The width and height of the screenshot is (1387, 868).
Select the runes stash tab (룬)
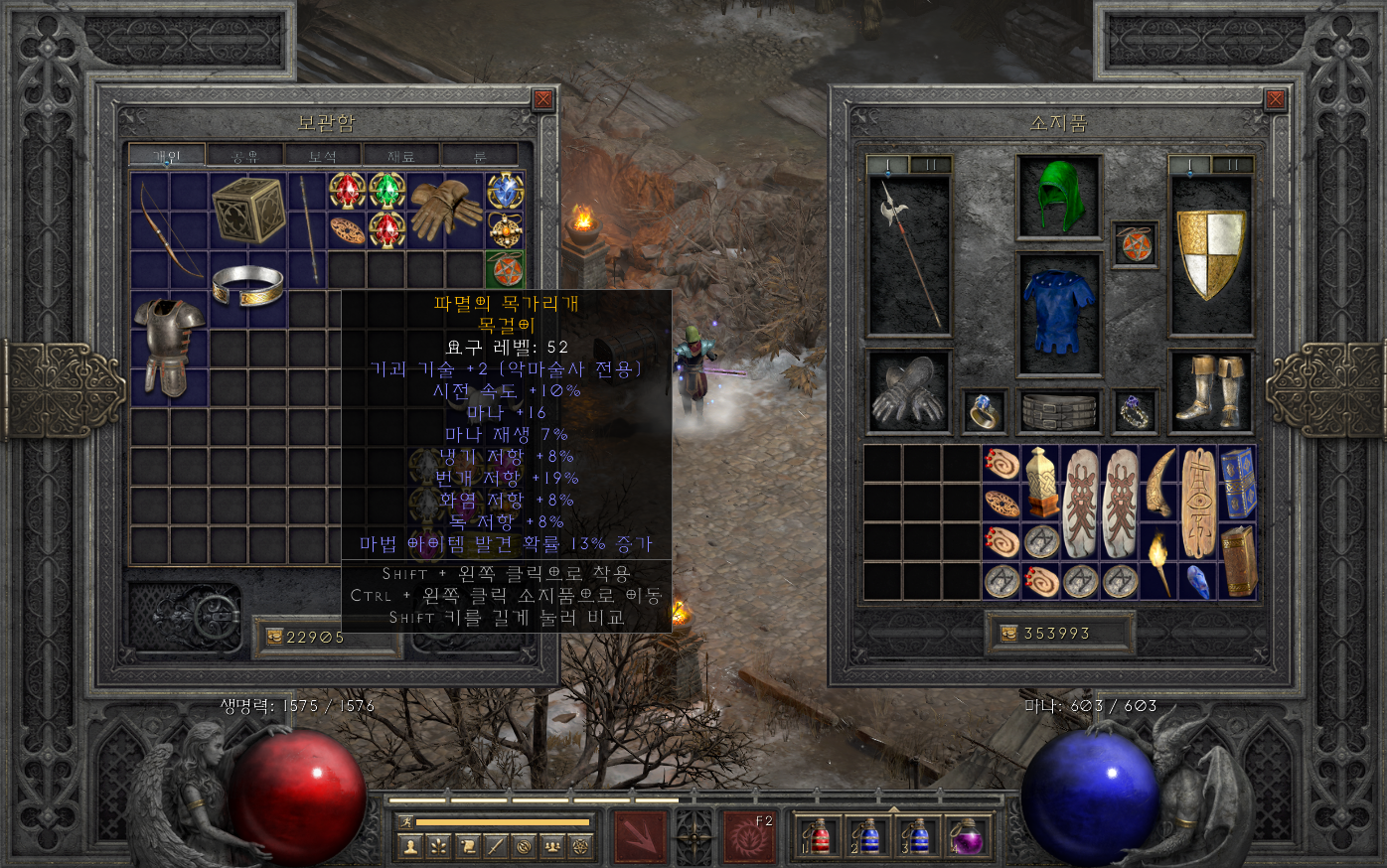[x=479, y=156]
